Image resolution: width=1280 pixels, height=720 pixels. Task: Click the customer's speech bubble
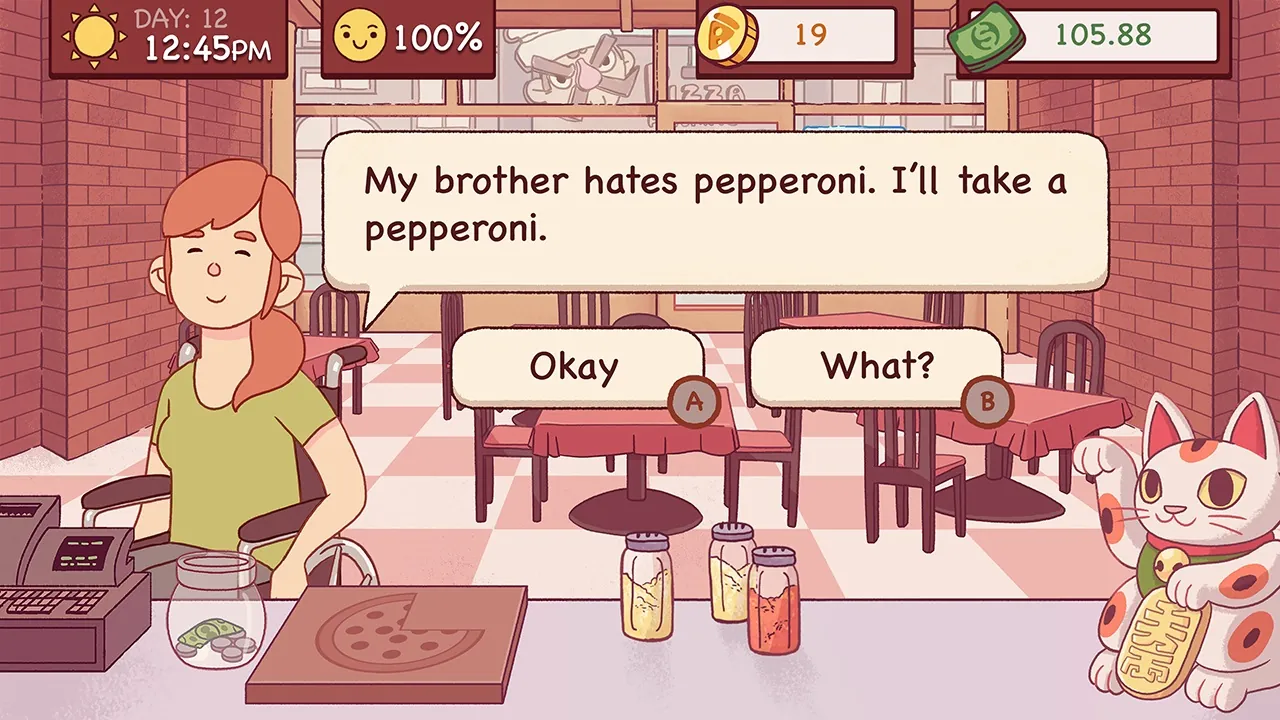pyautogui.click(x=715, y=205)
